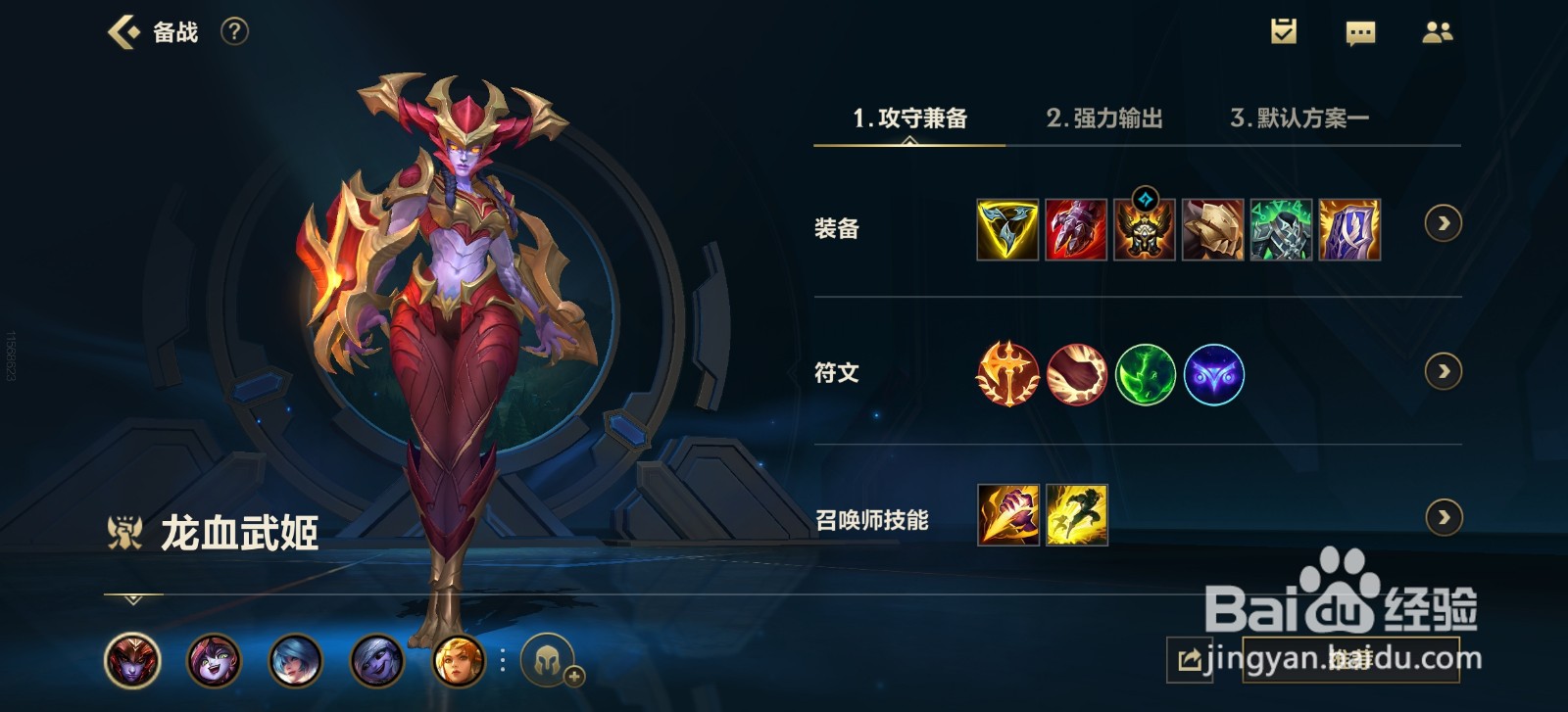Open the missions checklist icon top right

click(1284, 32)
